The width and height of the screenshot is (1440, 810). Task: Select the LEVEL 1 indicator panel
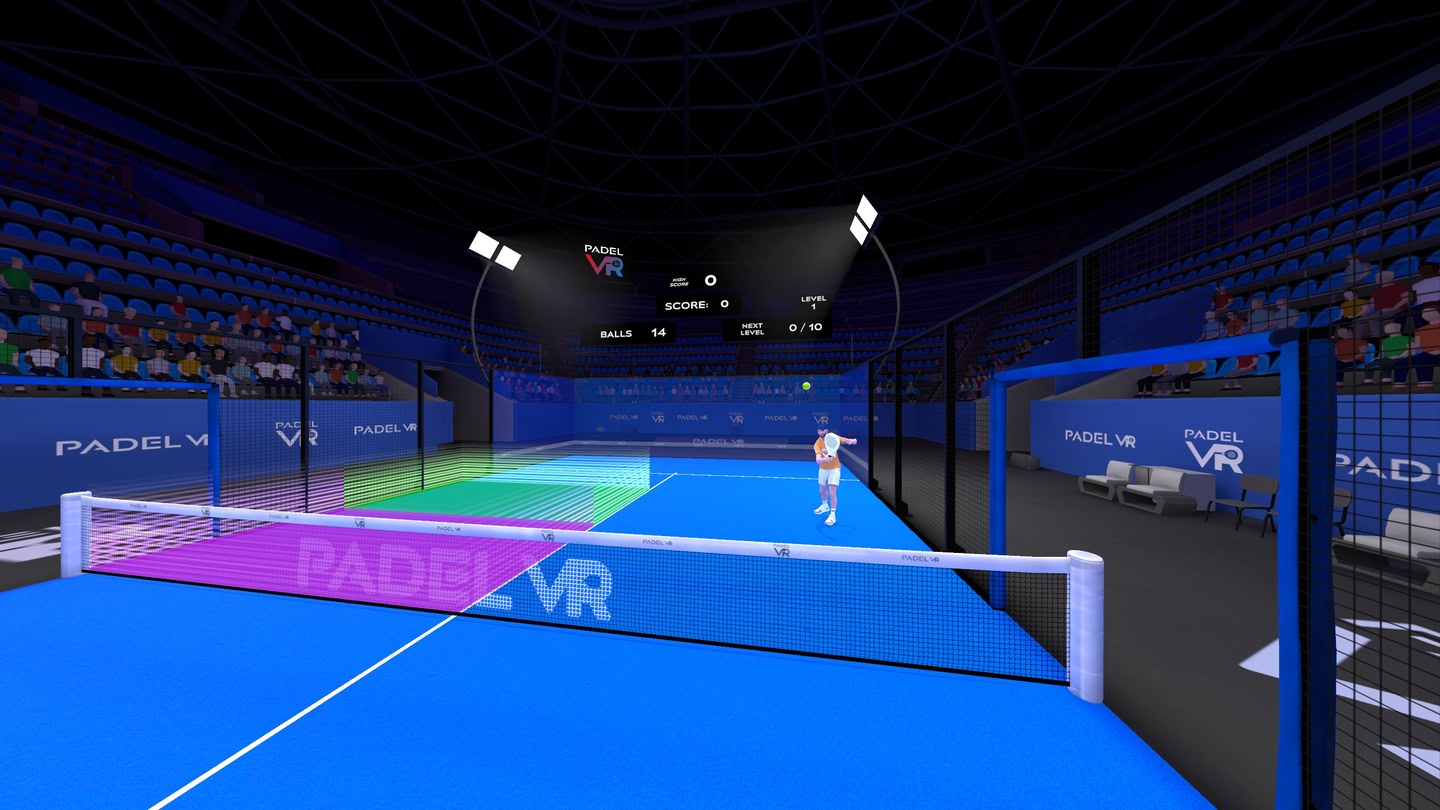814,302
